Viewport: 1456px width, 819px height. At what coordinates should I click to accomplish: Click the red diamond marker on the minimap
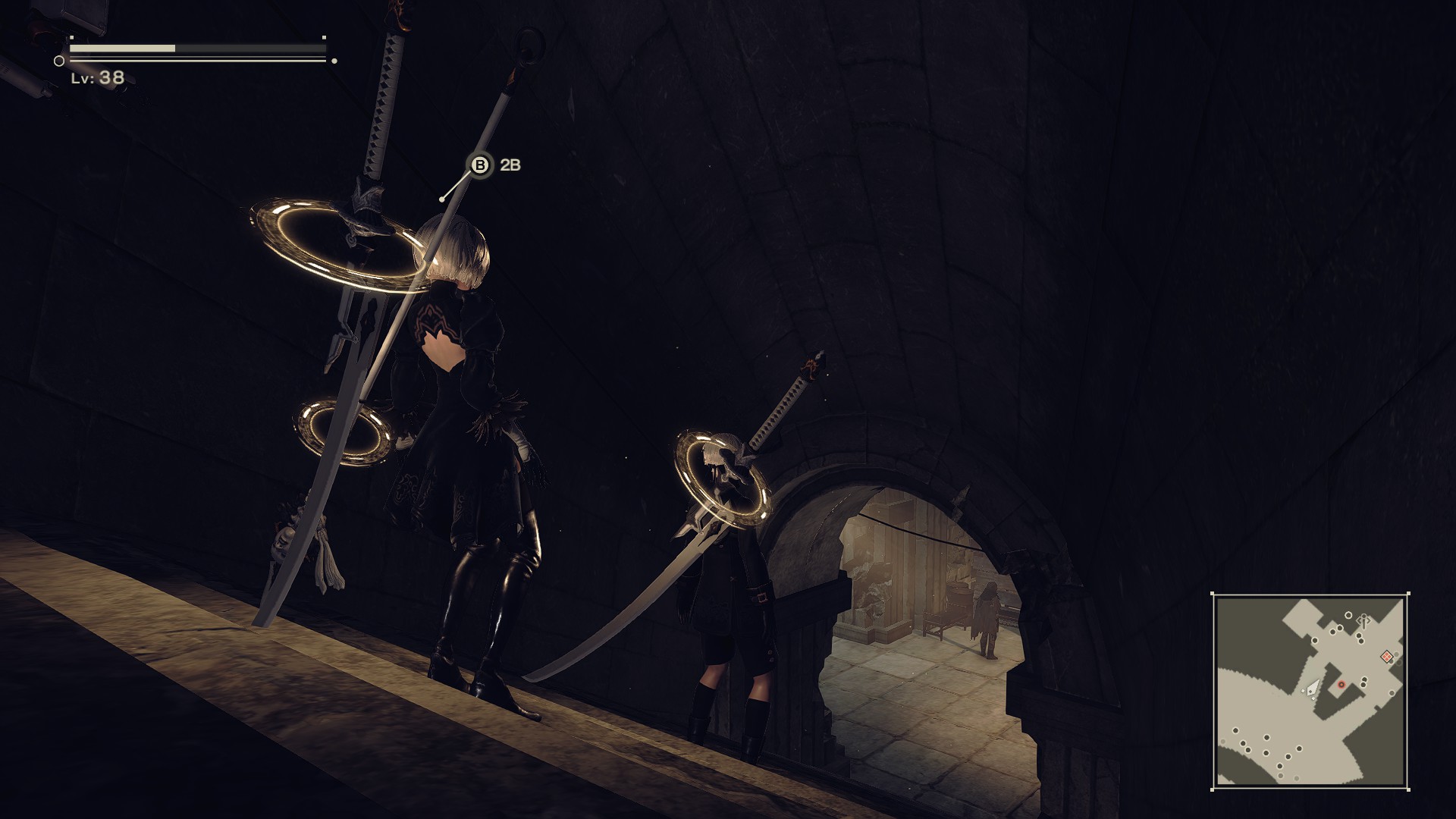tap(1387, 656)
